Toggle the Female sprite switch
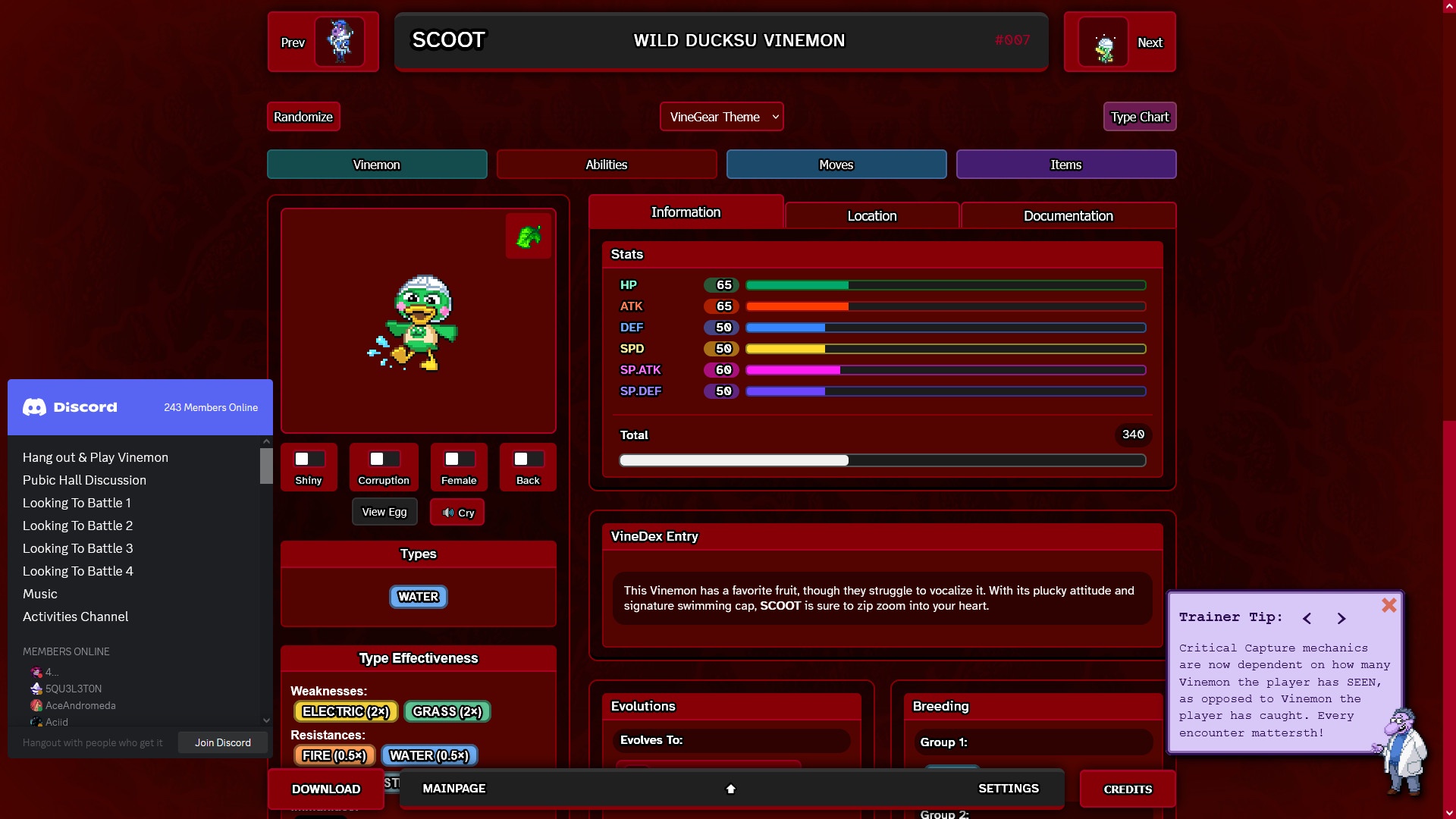This screenshot has width=1456, height=819. click(459, 460)
